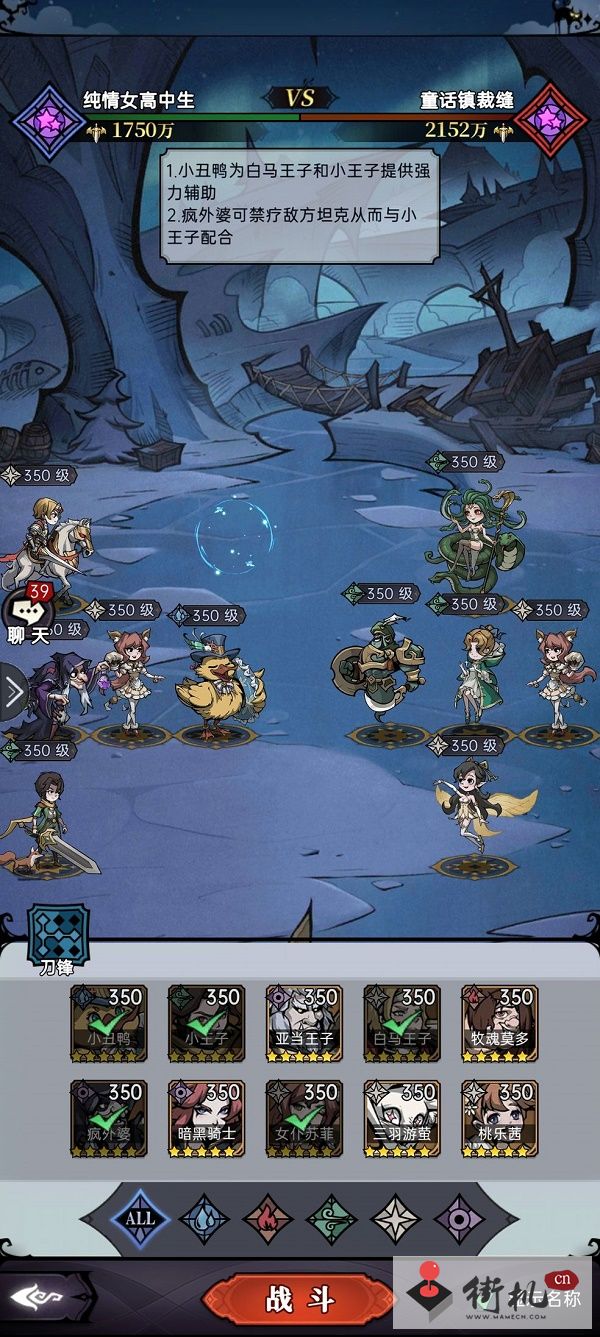Screen dimensions: 600x1337
Task: Filter heroes by white star element
Action: pos(396,1219)
